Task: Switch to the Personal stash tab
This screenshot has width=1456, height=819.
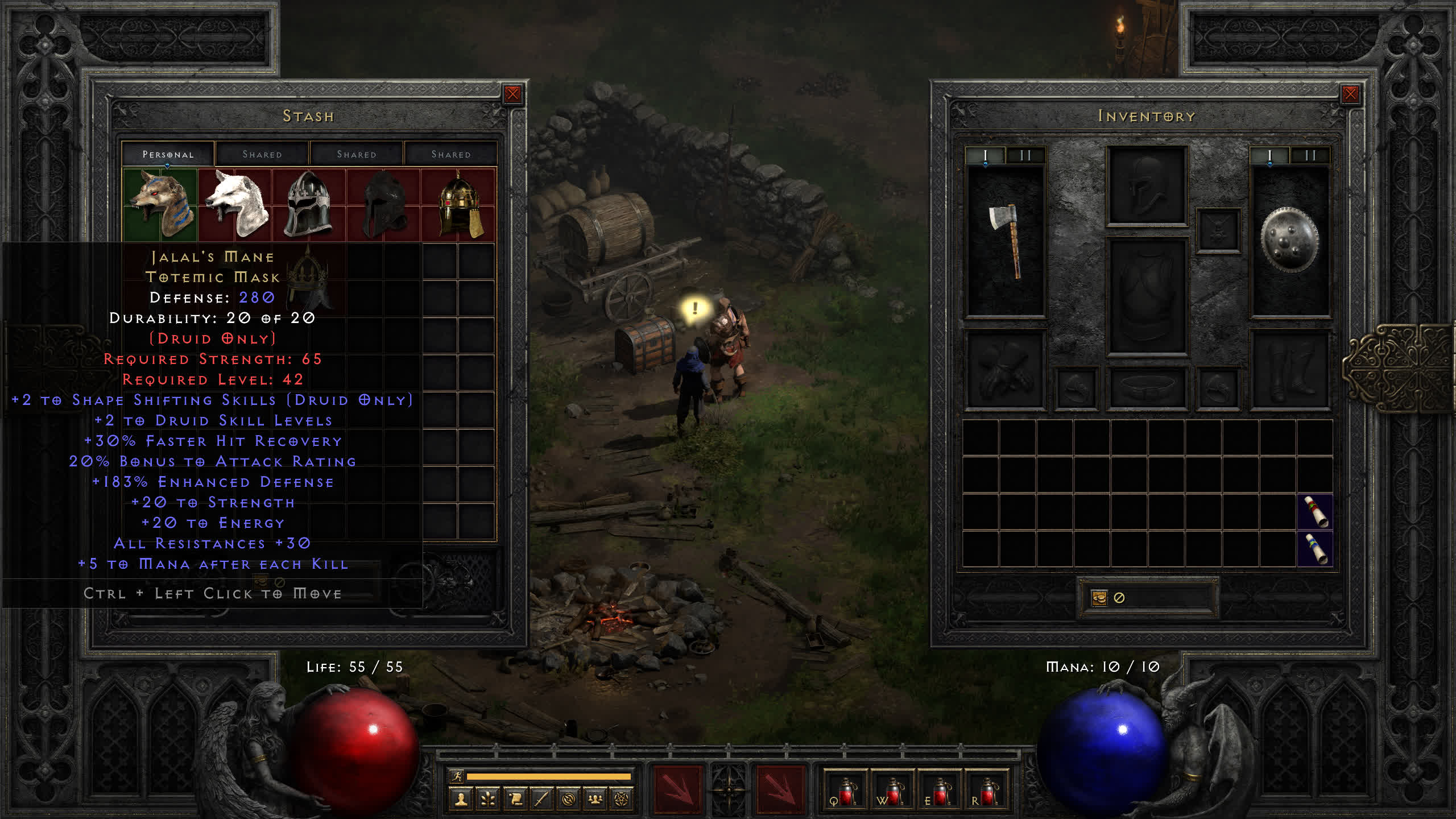Action: click(168, 154)
